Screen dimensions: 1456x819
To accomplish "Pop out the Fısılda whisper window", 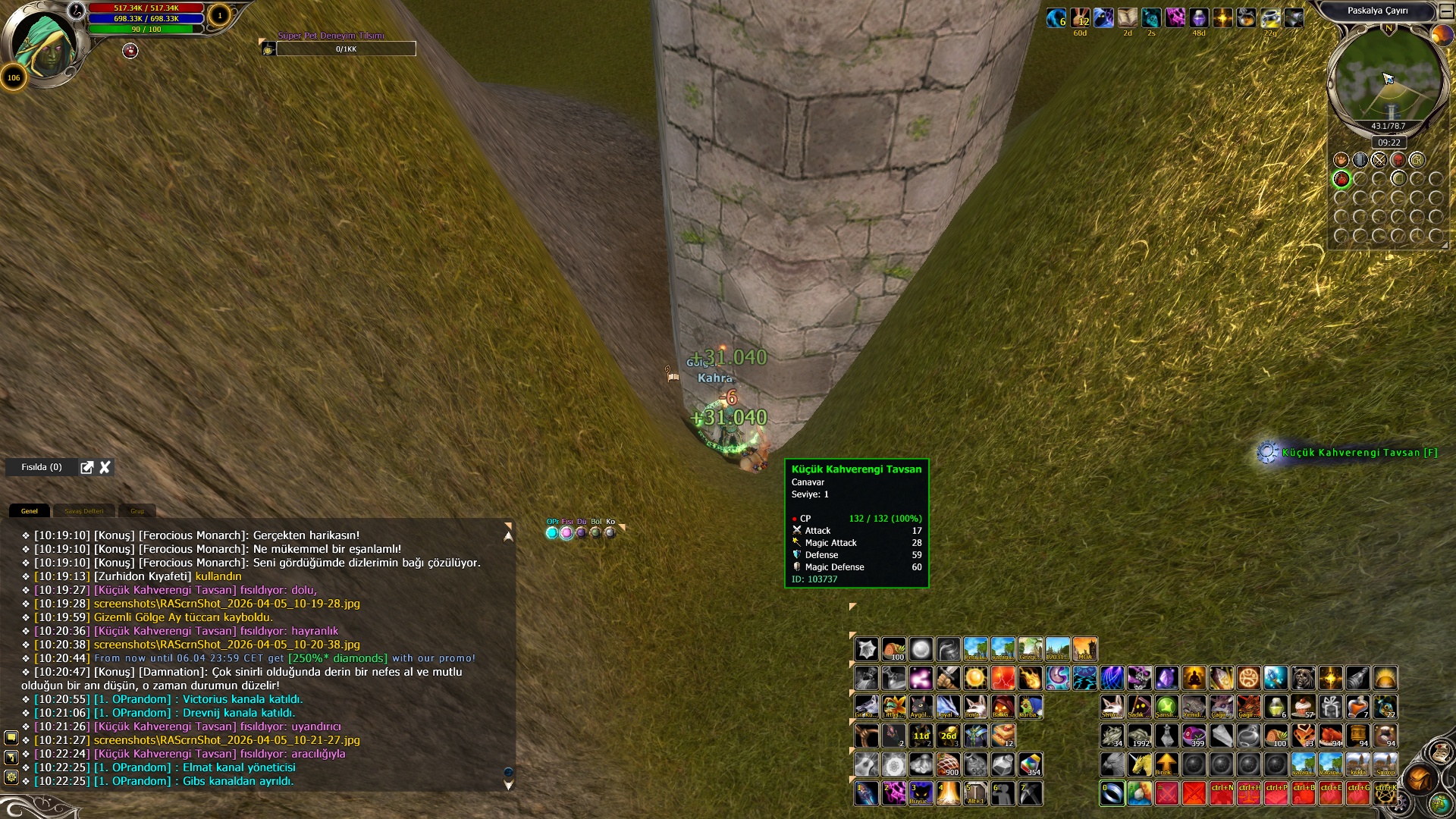I will (x=87, y=467).
